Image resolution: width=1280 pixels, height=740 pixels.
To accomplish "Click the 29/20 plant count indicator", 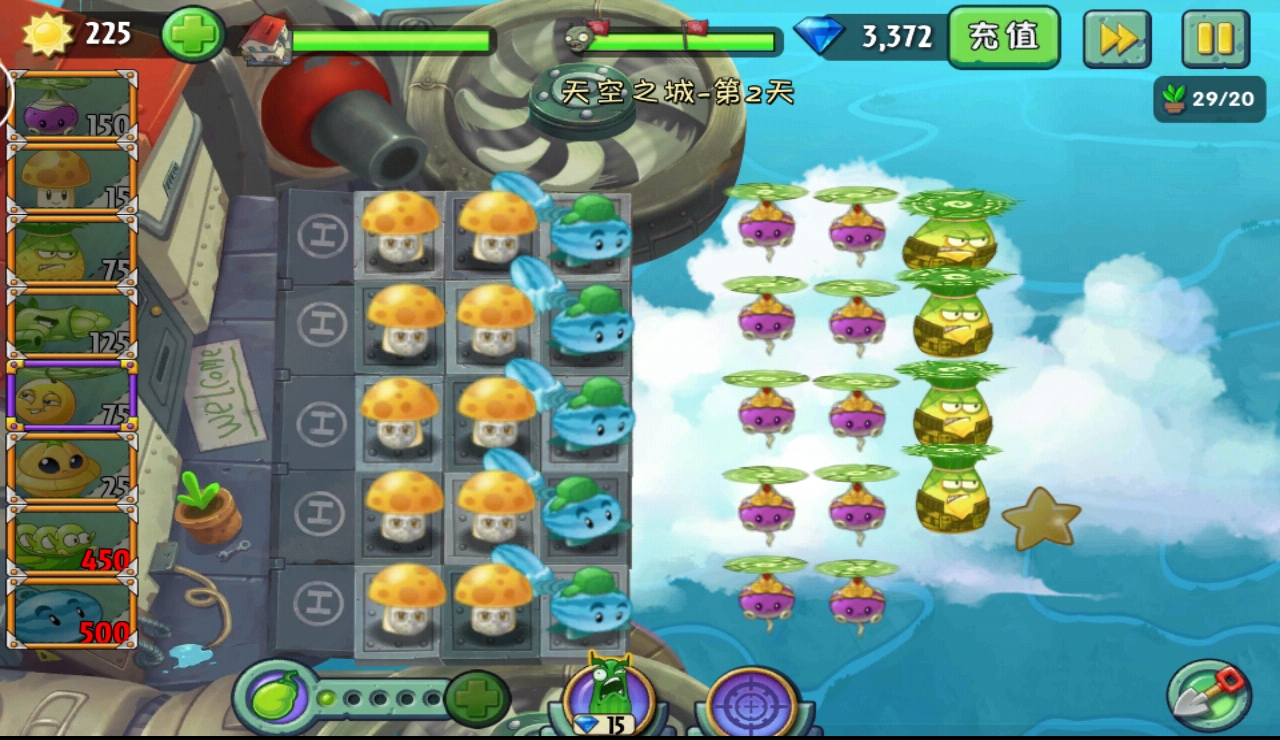I will click(1208, 99).
